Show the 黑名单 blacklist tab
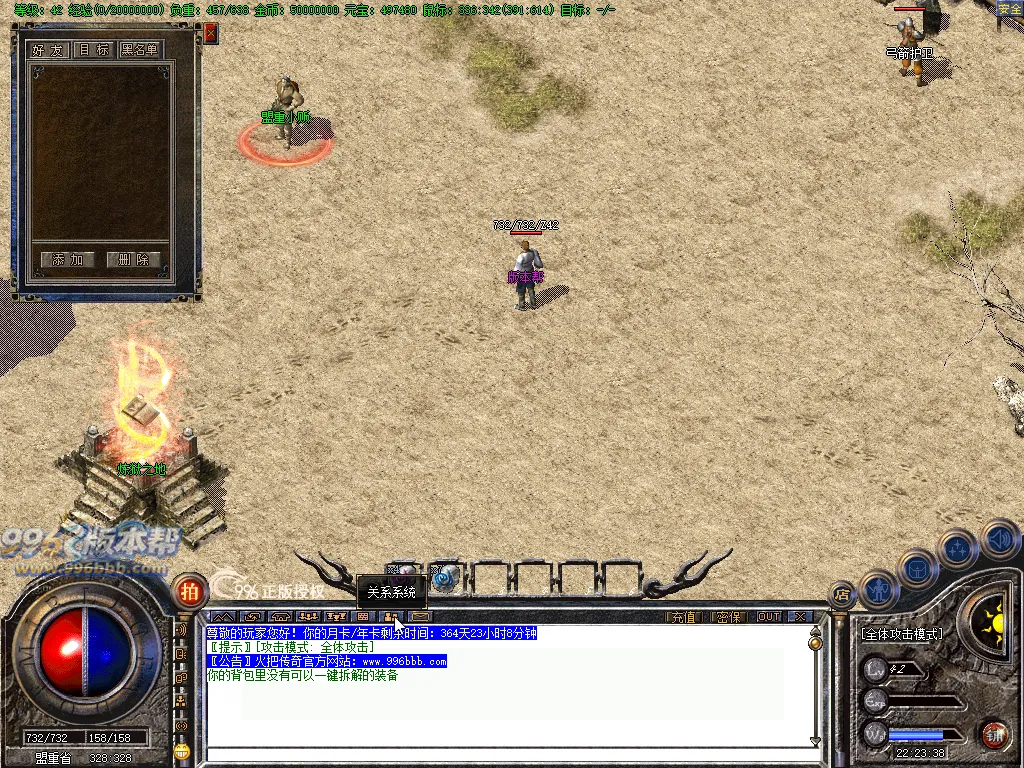The image size is (1024, 768). [x=141, y=50]
